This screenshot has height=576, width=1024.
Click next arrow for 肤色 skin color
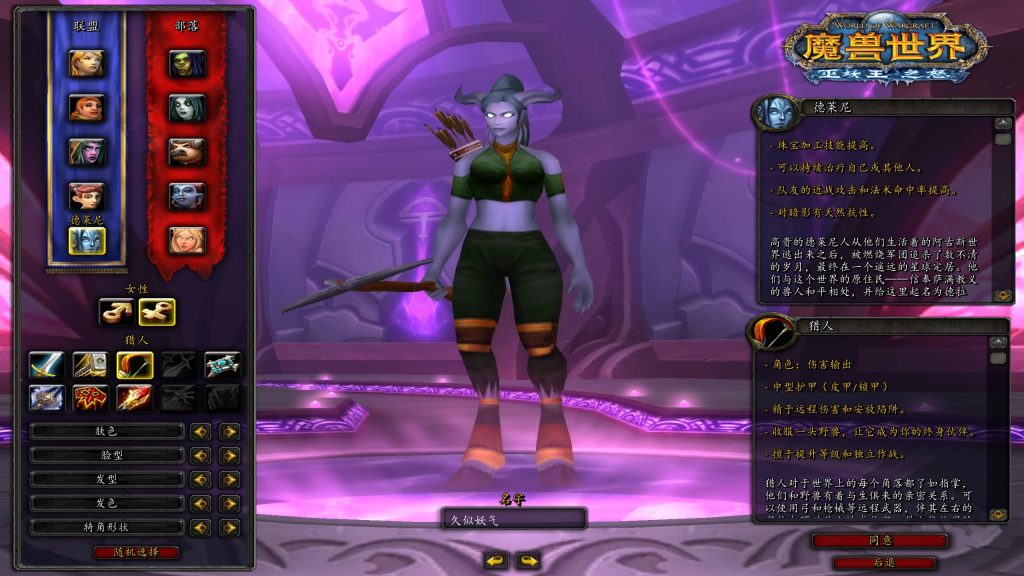pyautogui.click(x=230, y=431)
